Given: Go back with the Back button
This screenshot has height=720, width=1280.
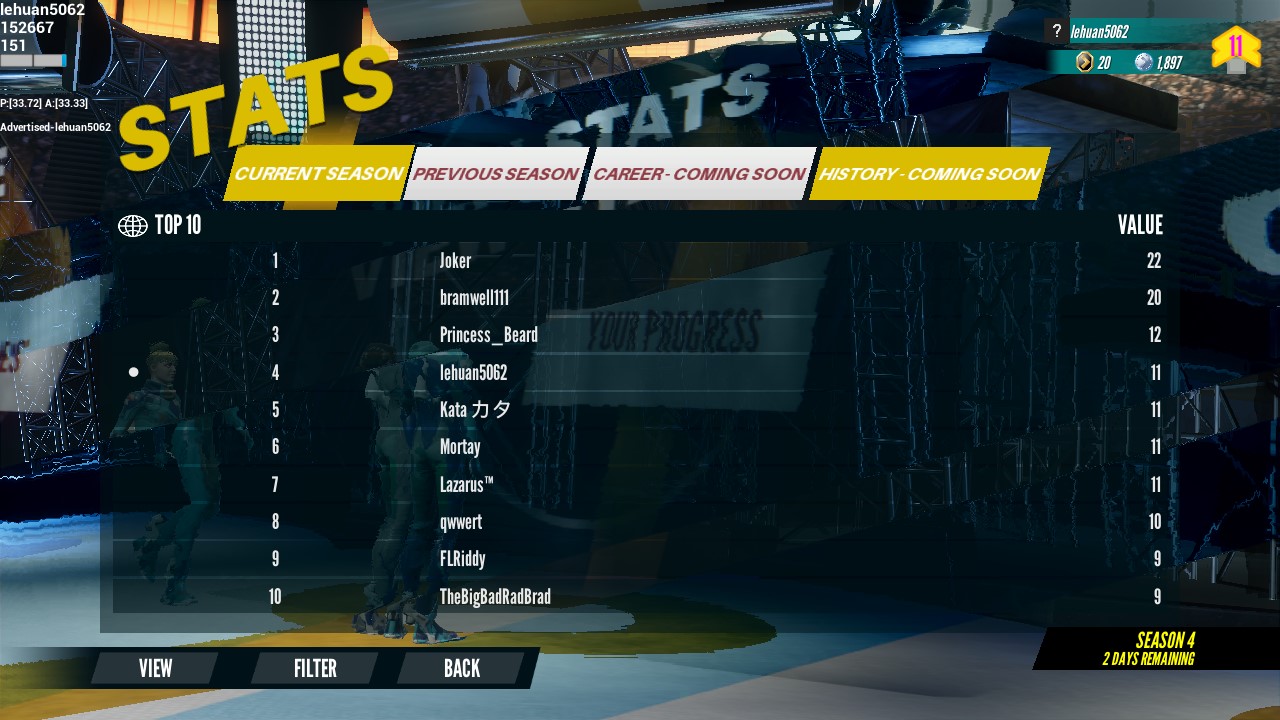Looking at the screenshot, I should (461, 668).
